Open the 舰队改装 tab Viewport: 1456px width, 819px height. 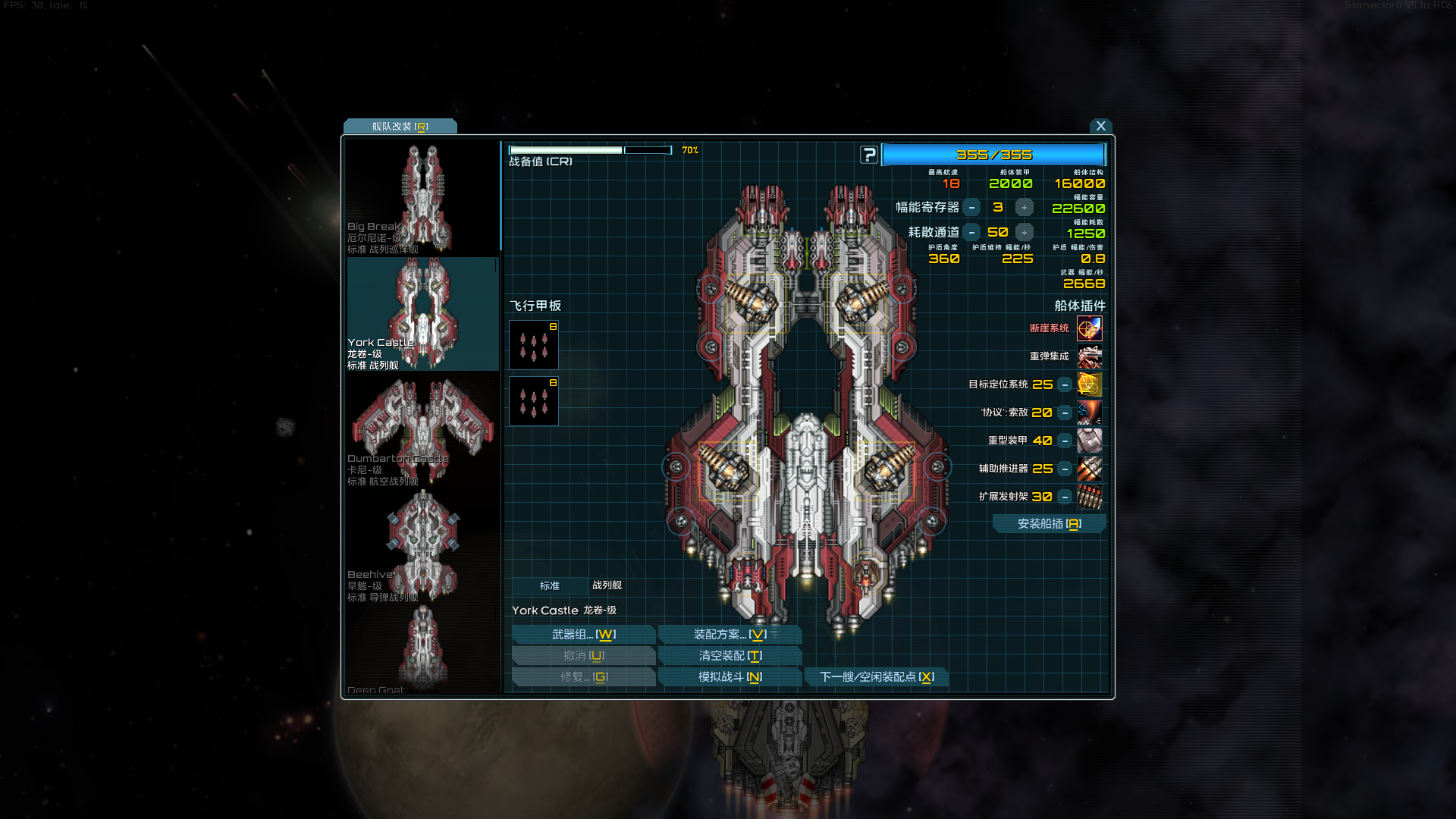point(400,127)
